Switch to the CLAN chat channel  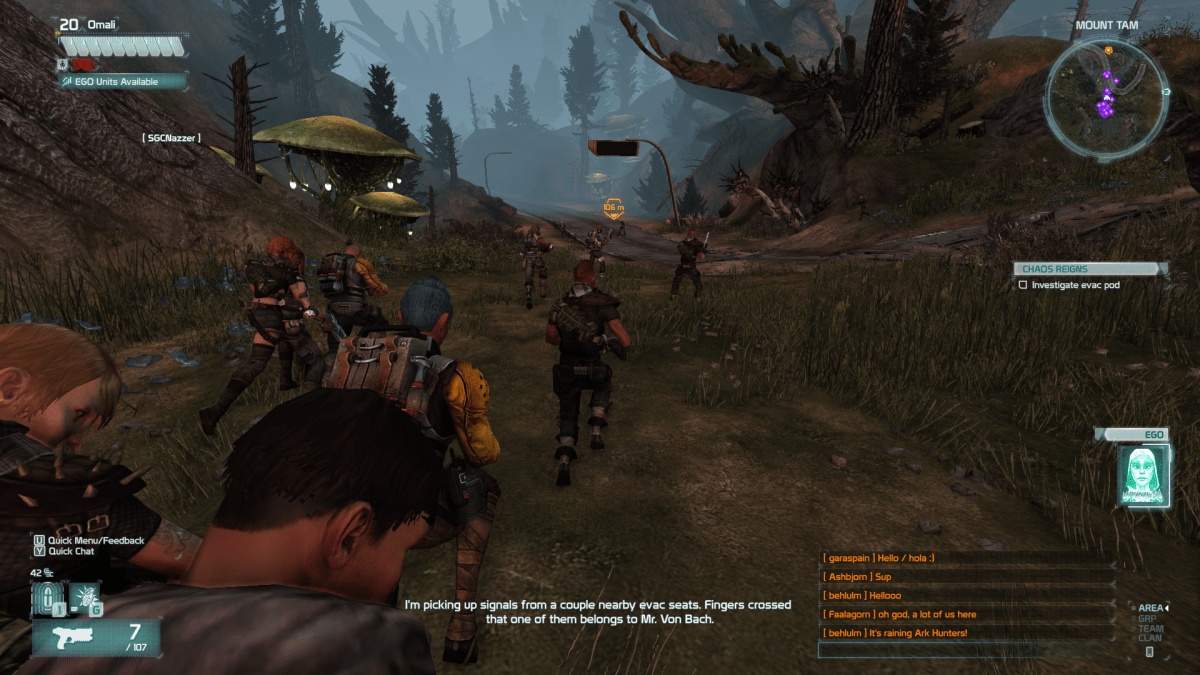(x=1150, y=638)
